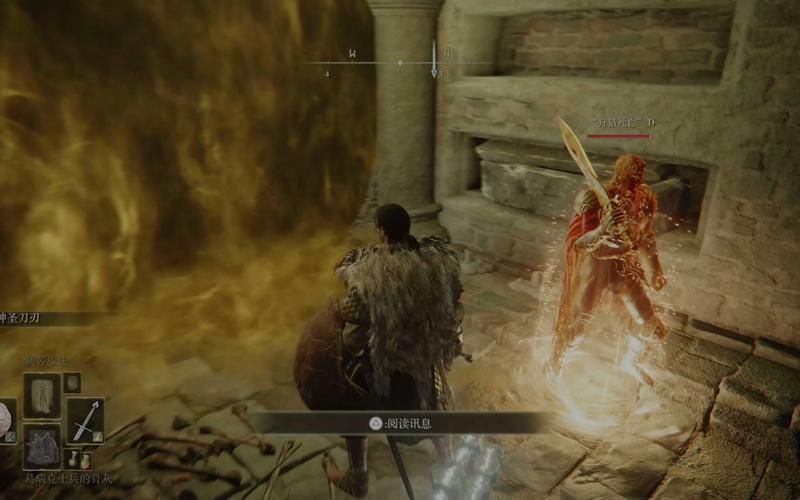The image size is (800, 500).
Task: Select the equipped sword weapon slot
Action: click(85, 420)
